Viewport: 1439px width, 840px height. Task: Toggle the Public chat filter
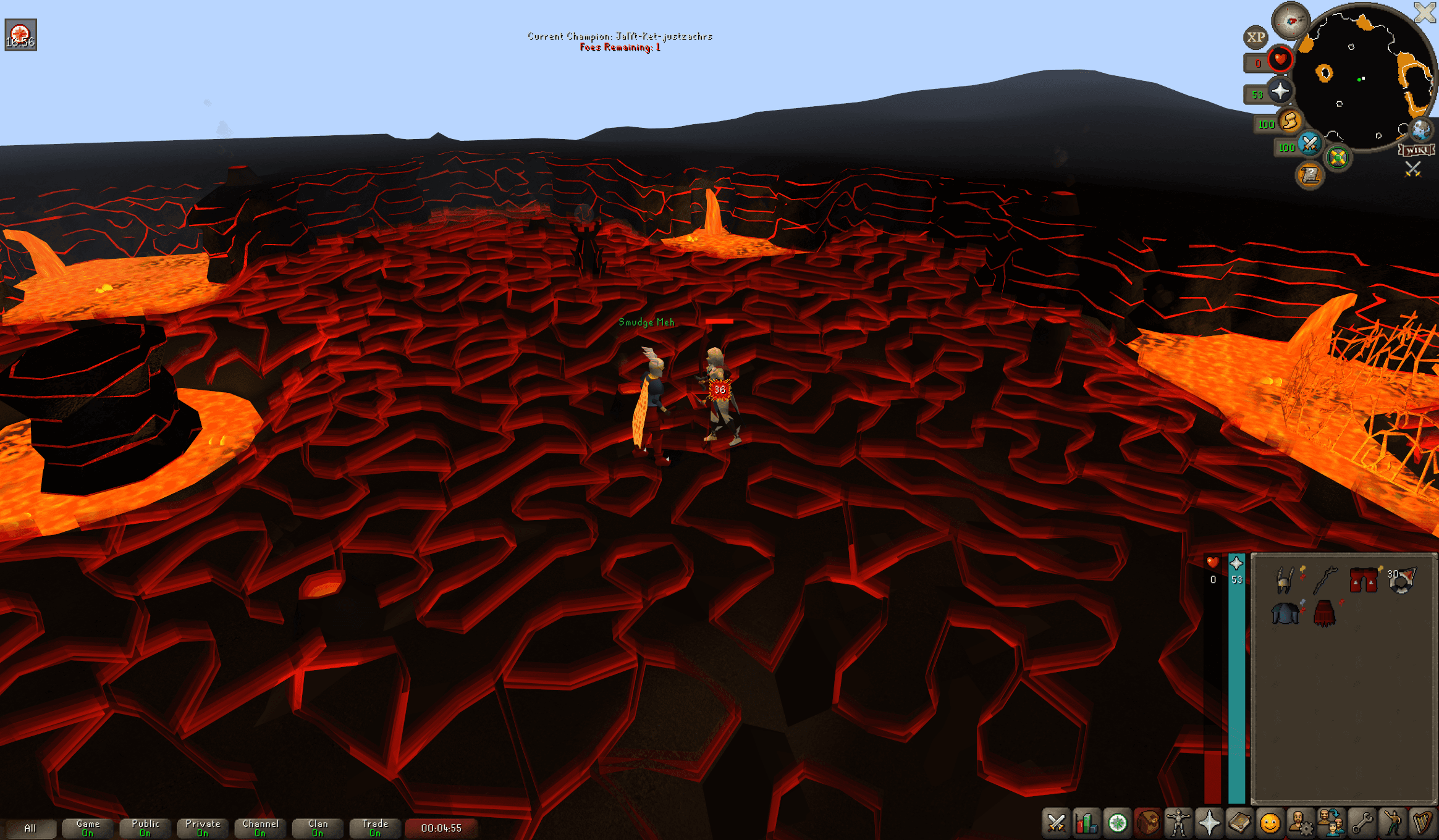click(145, 828)
